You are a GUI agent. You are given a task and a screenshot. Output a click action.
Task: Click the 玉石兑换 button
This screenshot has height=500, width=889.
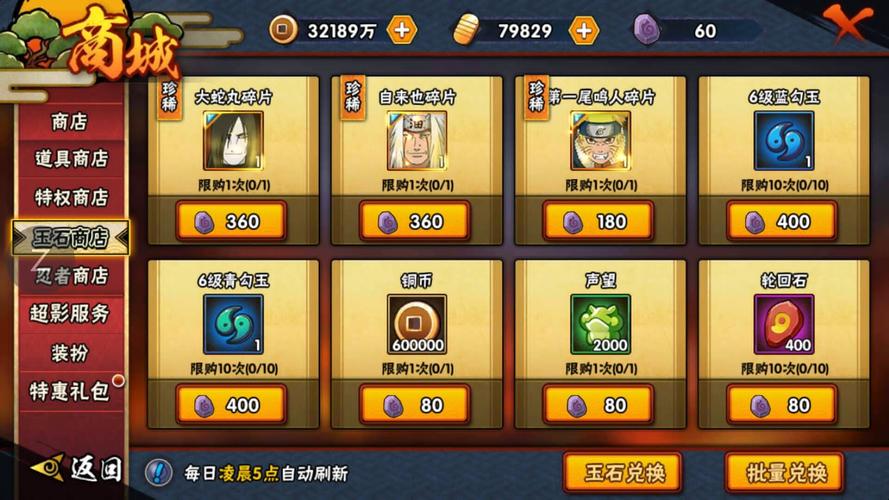point(621,472)
